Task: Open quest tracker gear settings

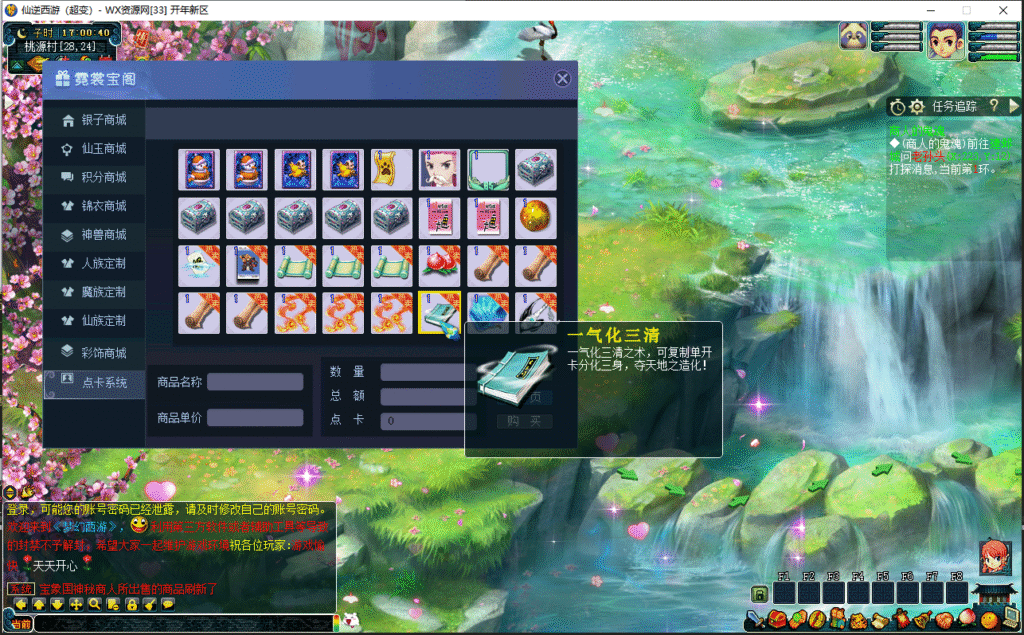Action: tap(917, 106)
